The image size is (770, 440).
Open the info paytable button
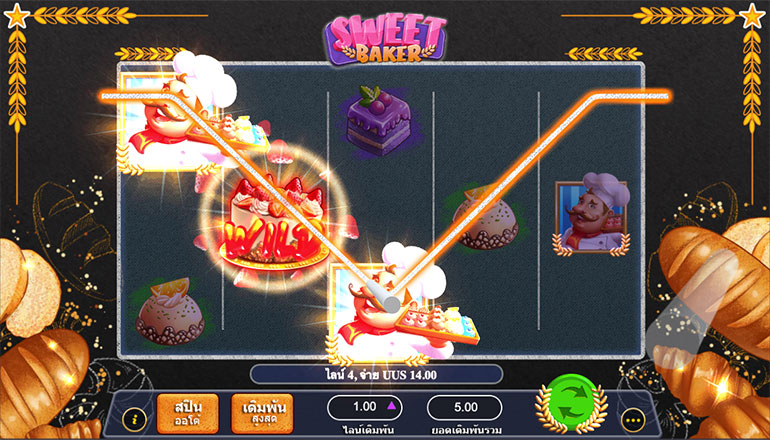[x=131, y=419]
